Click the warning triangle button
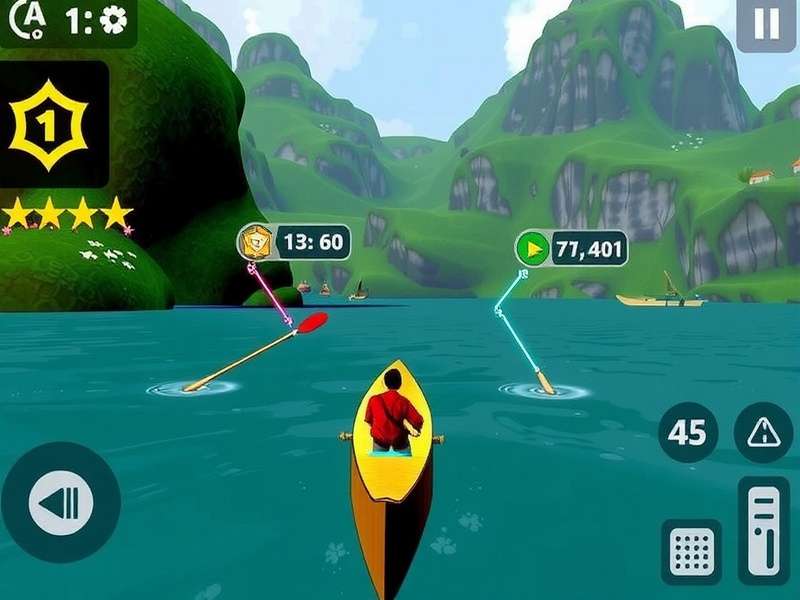 (763, 432)
